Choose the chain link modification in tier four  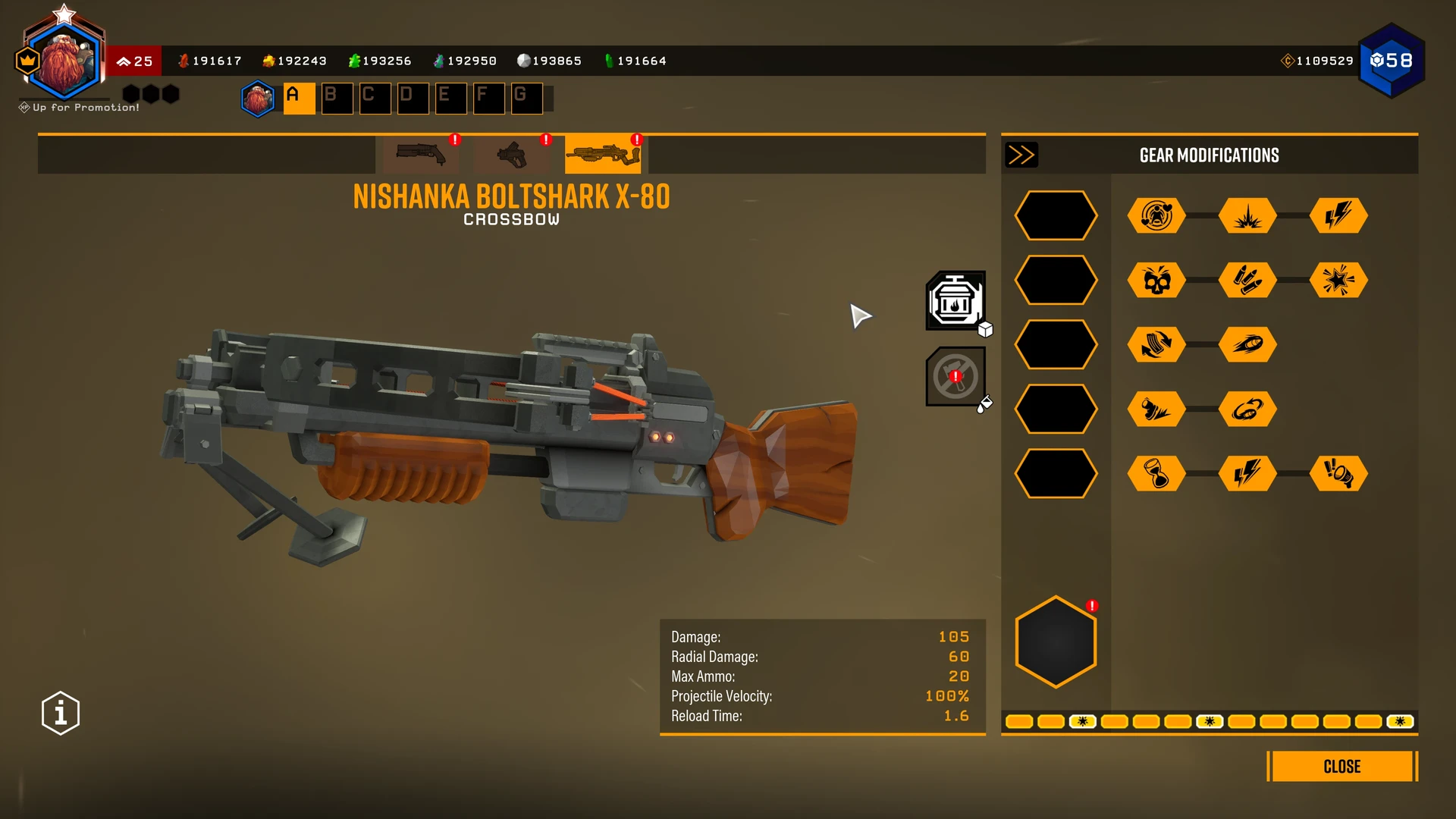pos(1247,409)
